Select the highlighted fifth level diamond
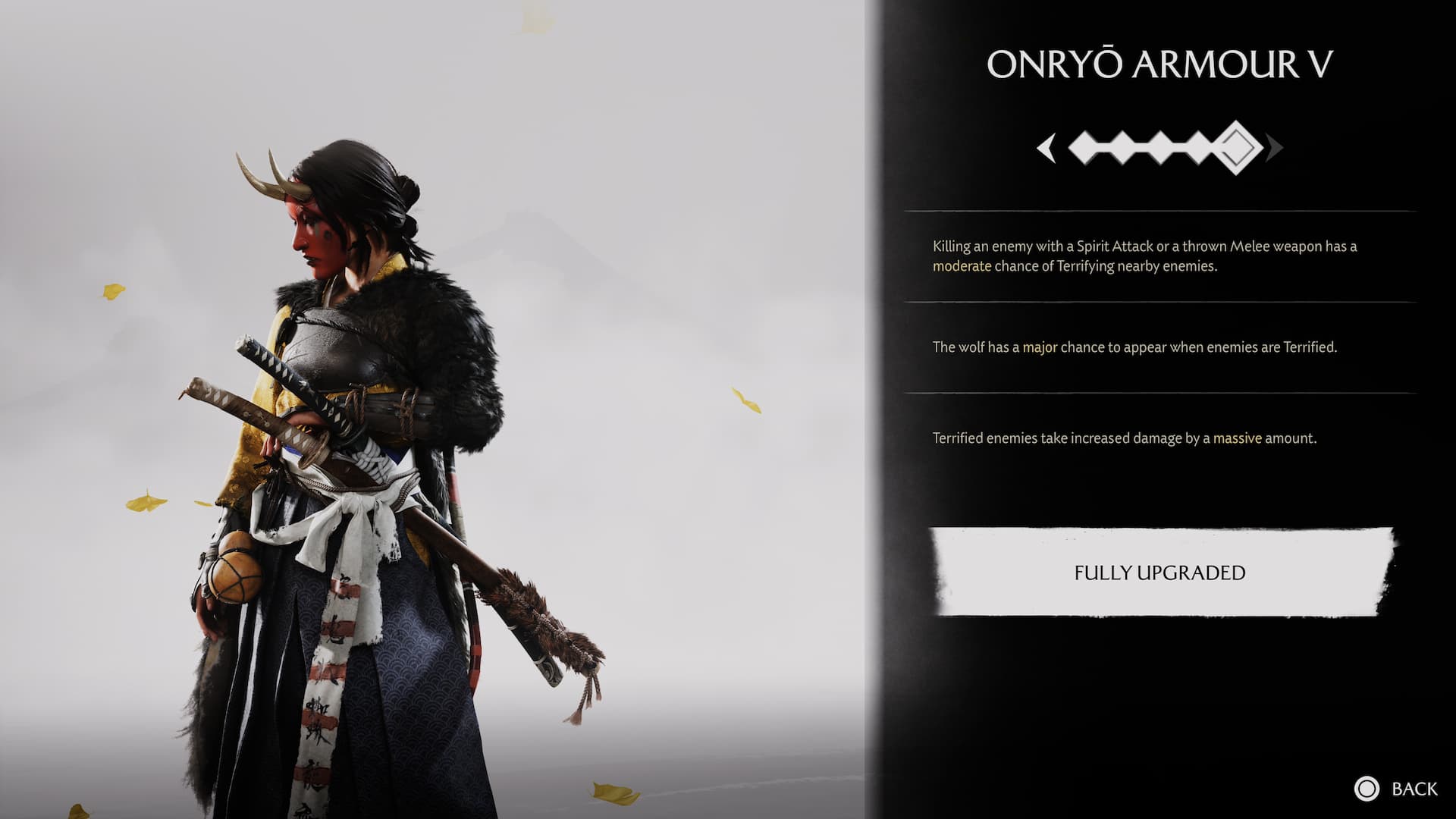This screenshot has height=819, width=1456. (1236, 148)
